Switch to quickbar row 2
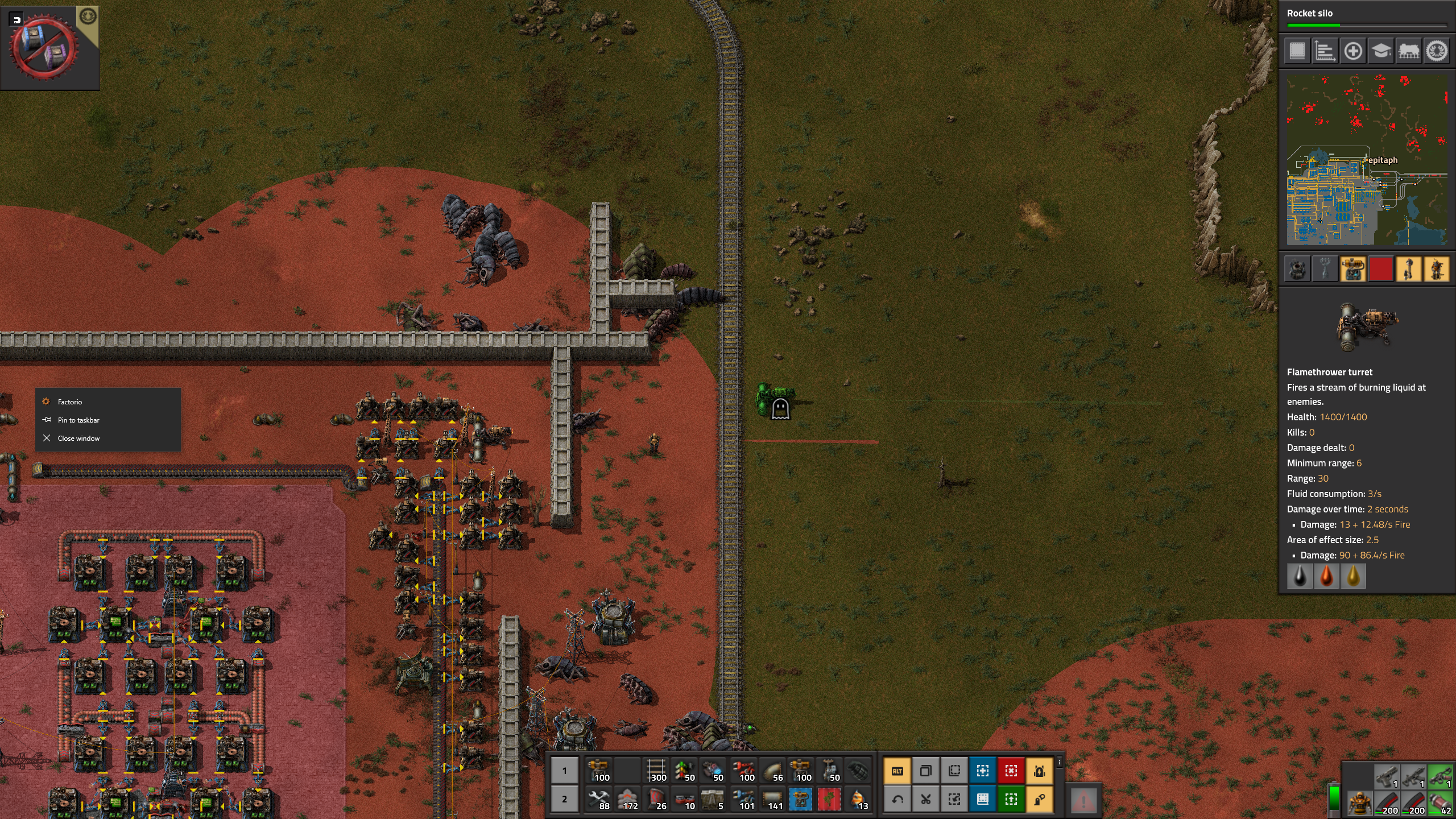1456x819 pixels. (x=564, y=799)
